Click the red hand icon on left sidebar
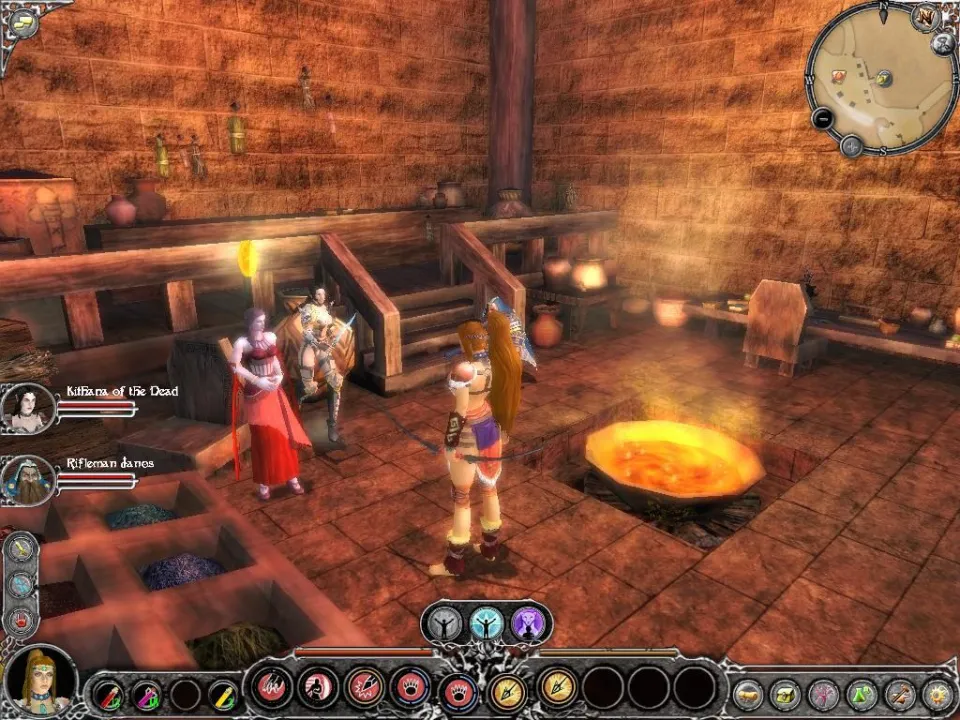The height and width of the screenshot is (720, 960). pyautogui.click(x=22, y=621)
